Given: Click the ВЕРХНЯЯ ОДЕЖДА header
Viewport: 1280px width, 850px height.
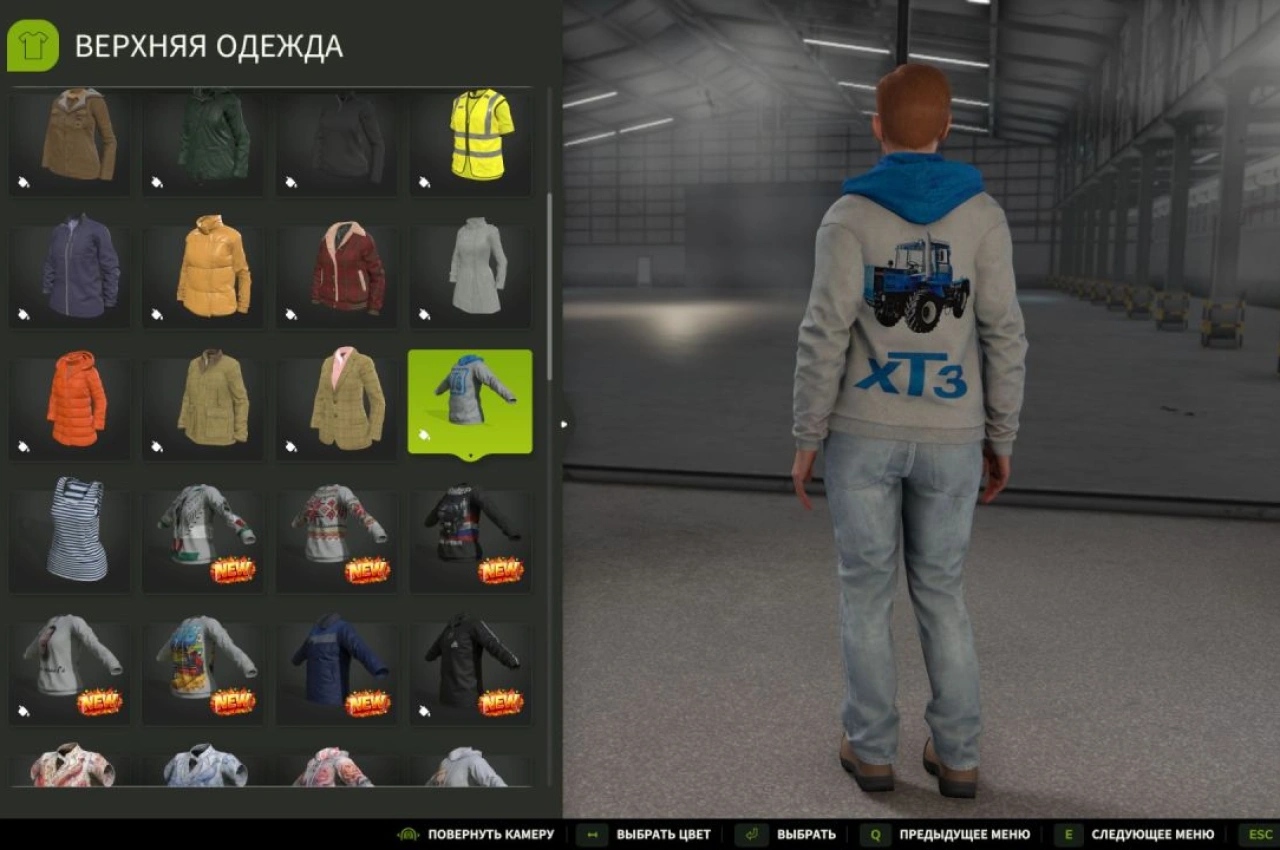Looking at the screenshot, I should (x=210, y=45).
